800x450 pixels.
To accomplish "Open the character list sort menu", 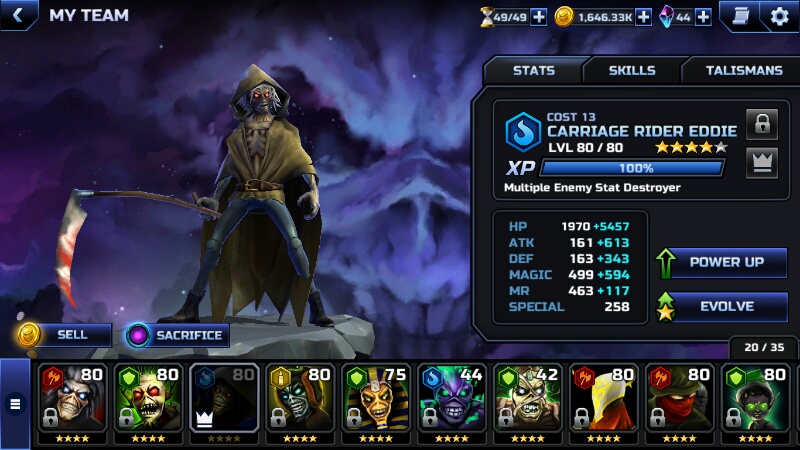I will 15,405.
